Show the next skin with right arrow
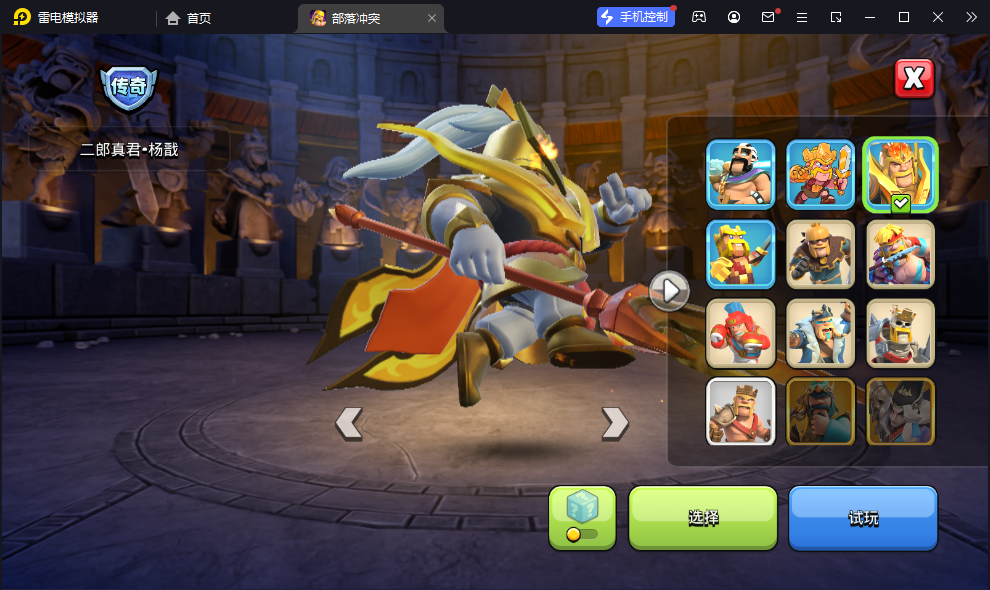 tap(614, 423)
